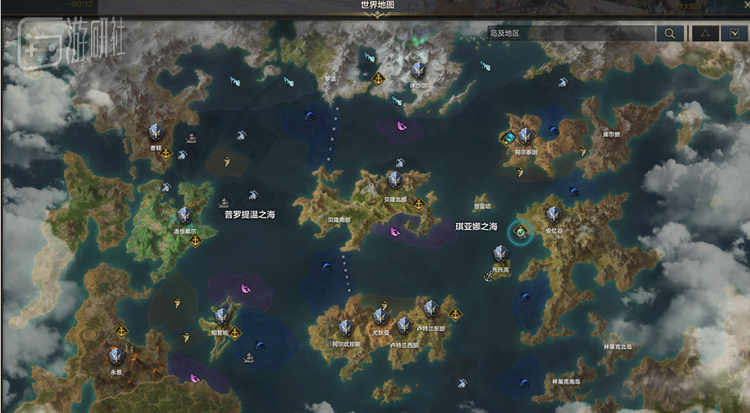Select the 休沙尔 continent shield marker

418,70
